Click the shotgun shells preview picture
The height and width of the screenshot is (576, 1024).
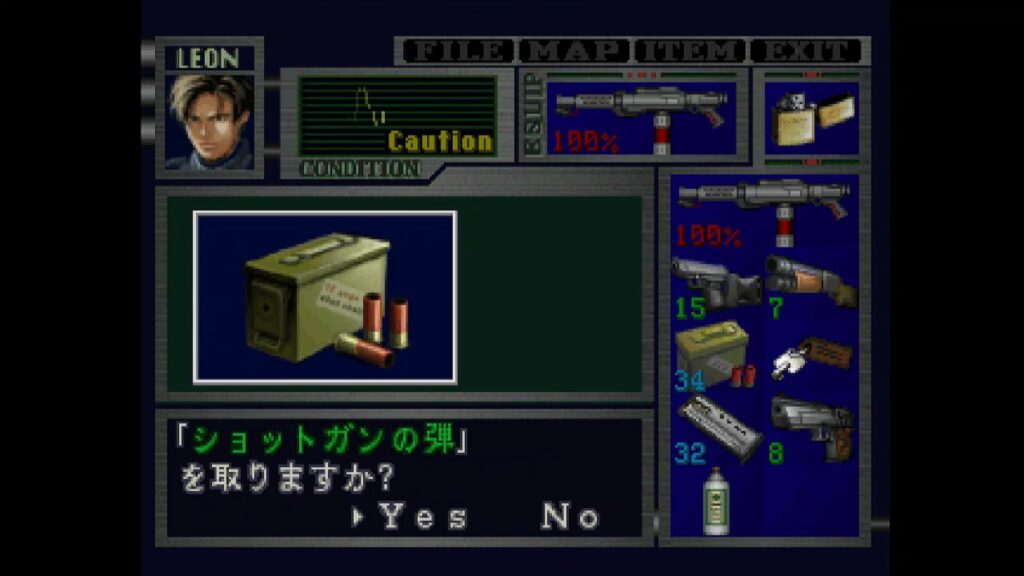tap(325, 297)
